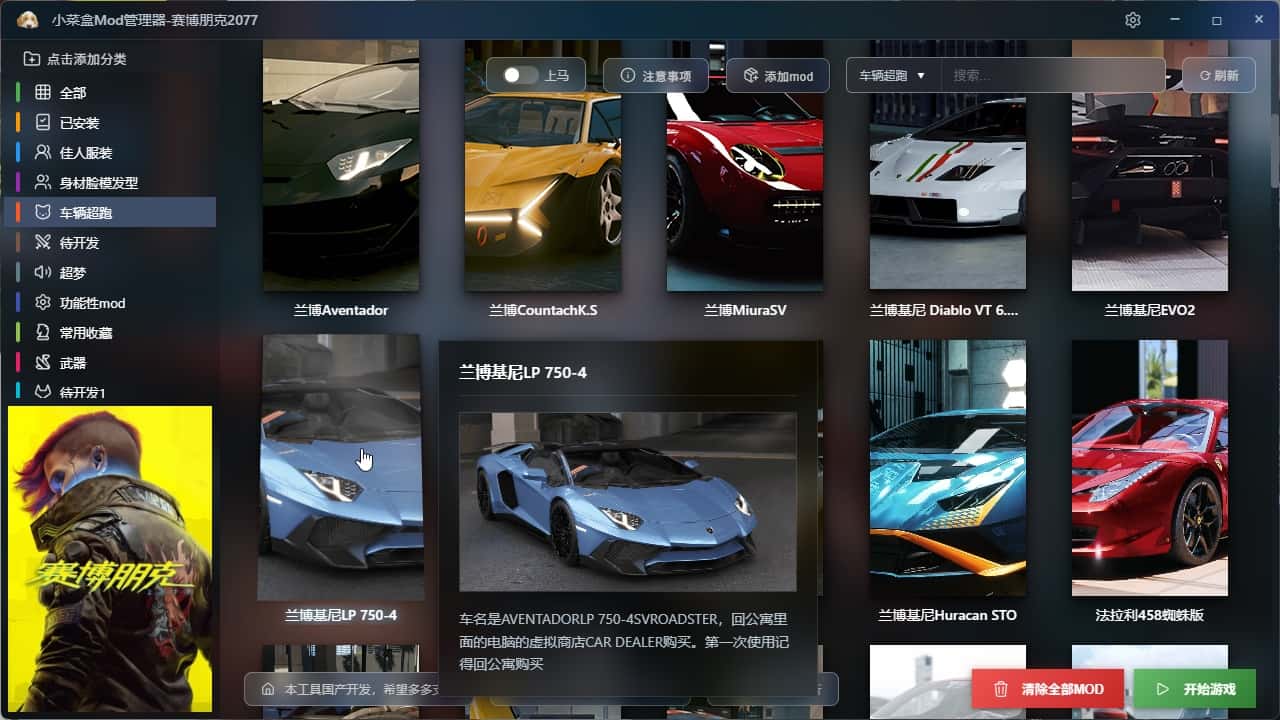Select the 兰博Aventador mod thumbnail

341,165
